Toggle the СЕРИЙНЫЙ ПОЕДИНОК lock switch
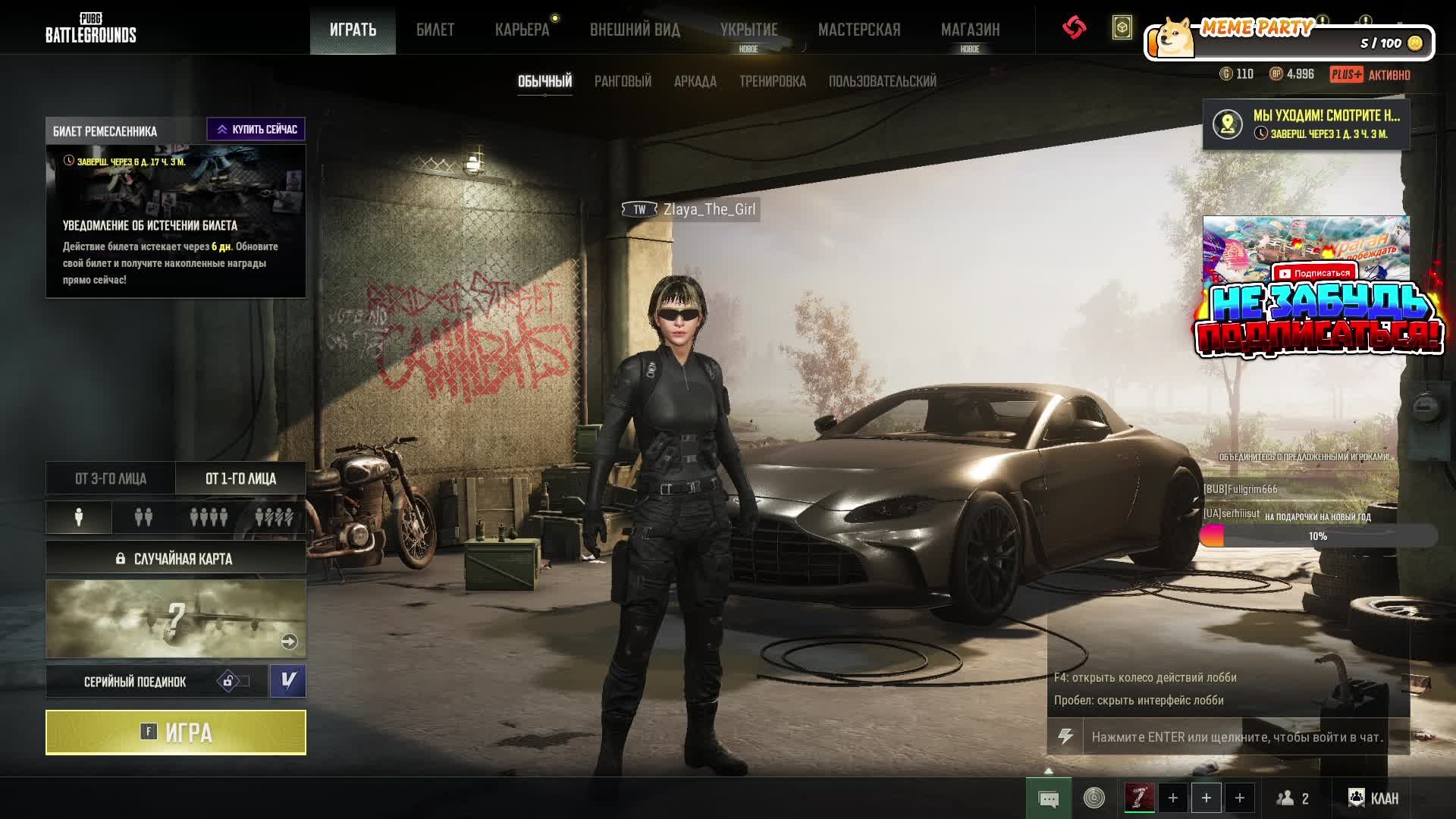The width and height of the screenshot is (1456, 819). coord(234,681)
